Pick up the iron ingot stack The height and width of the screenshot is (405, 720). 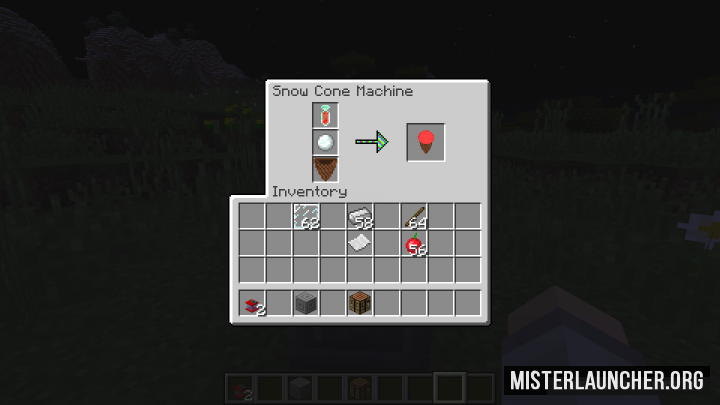(360, 216)
